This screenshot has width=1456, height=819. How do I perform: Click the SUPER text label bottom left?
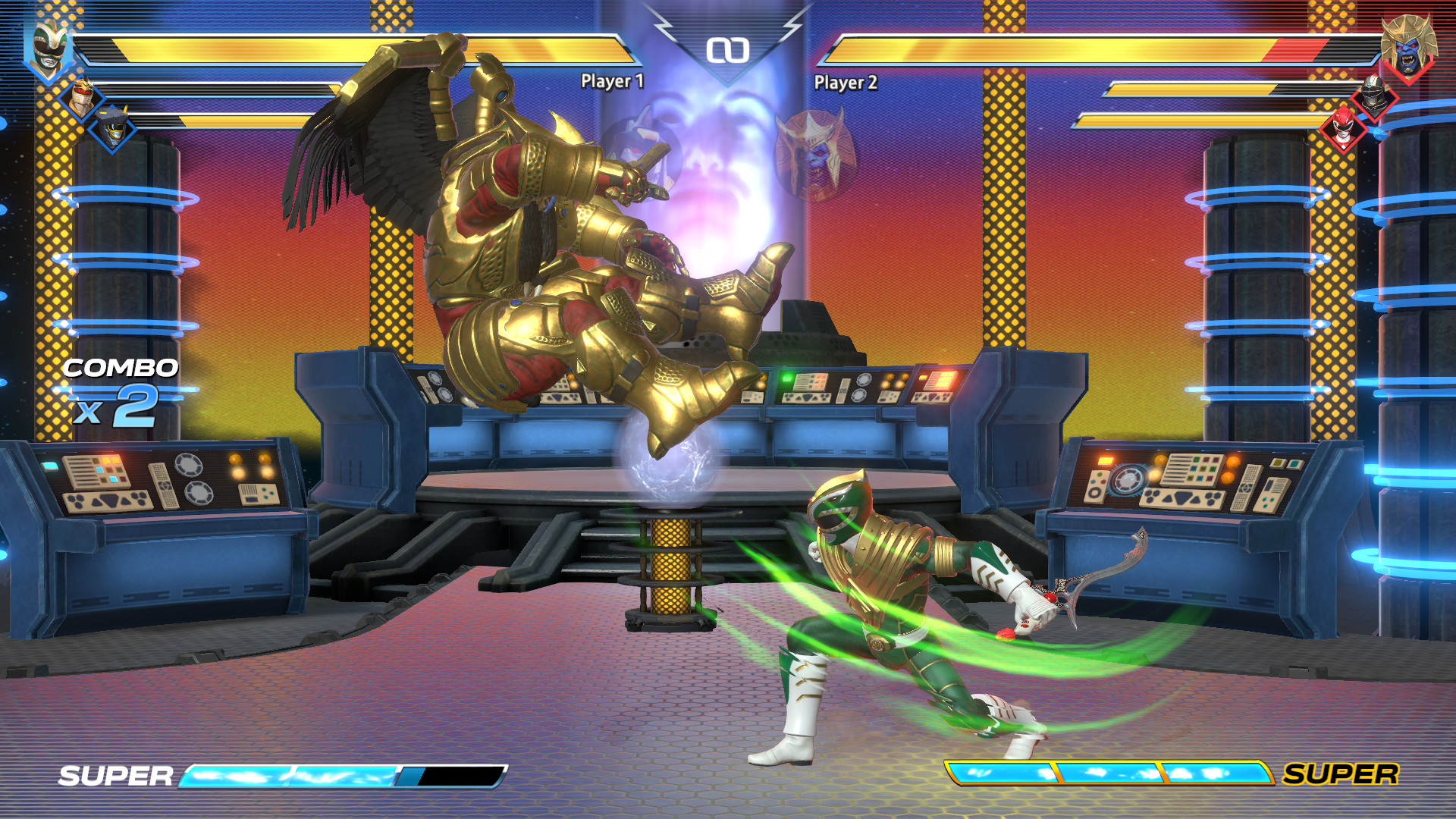[118, 777]
